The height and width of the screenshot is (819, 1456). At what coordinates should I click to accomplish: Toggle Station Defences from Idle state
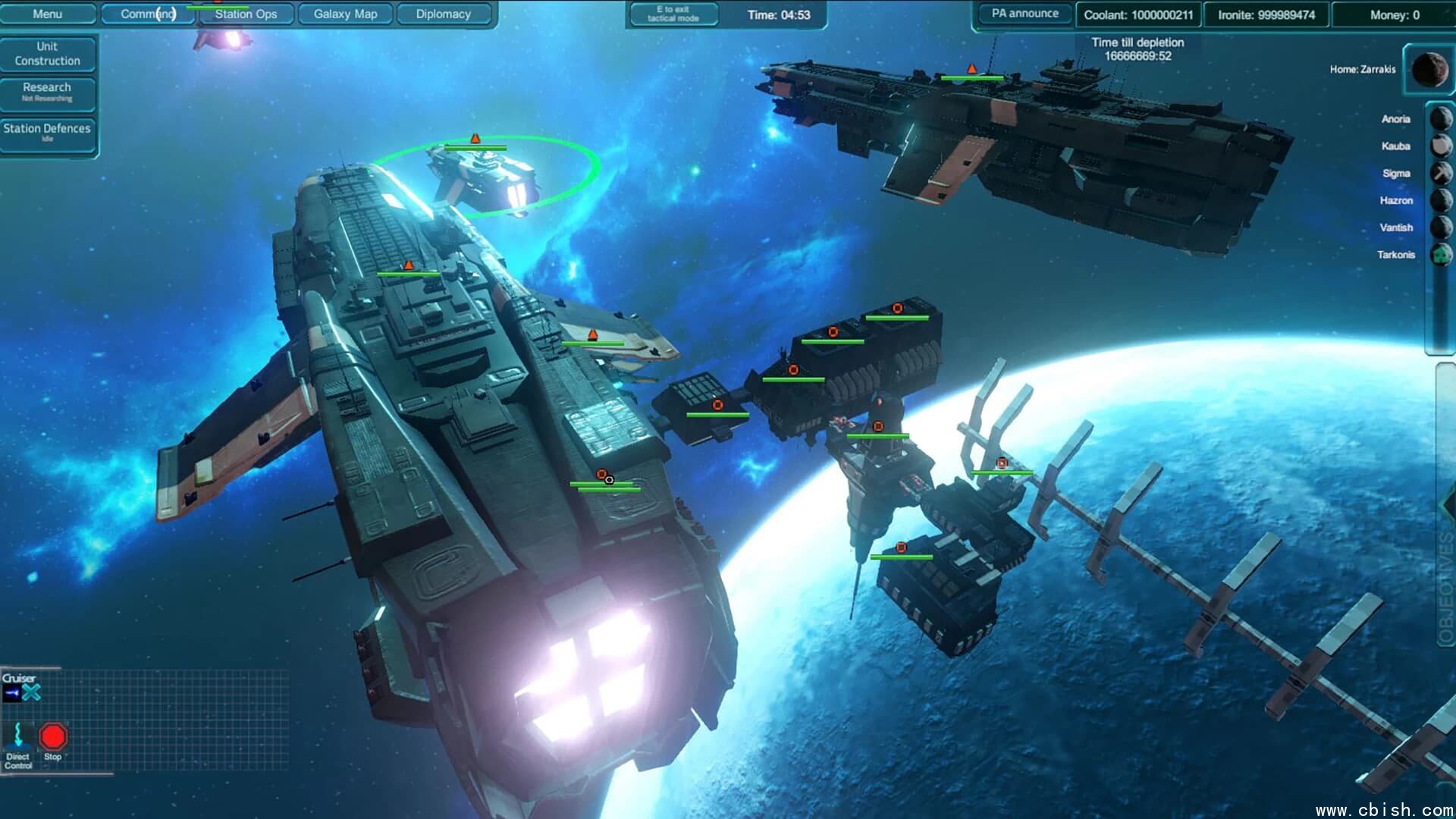pos(48,132)
